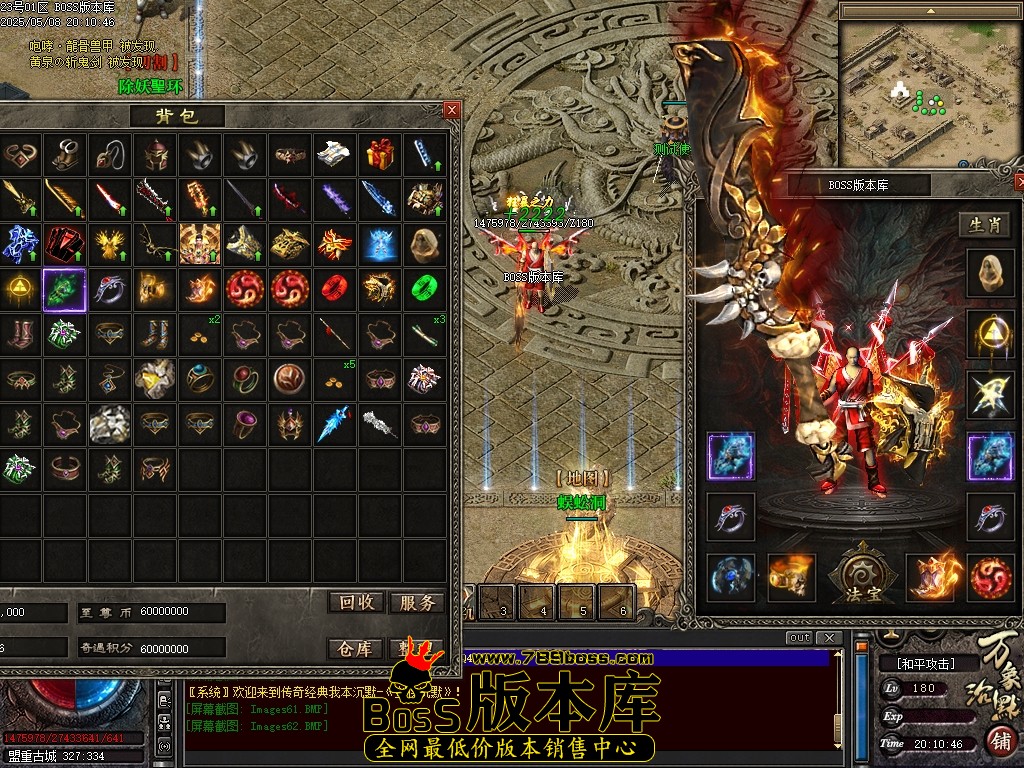
Task: Choose the red playing cards item
Action: [x=64, y=243]
